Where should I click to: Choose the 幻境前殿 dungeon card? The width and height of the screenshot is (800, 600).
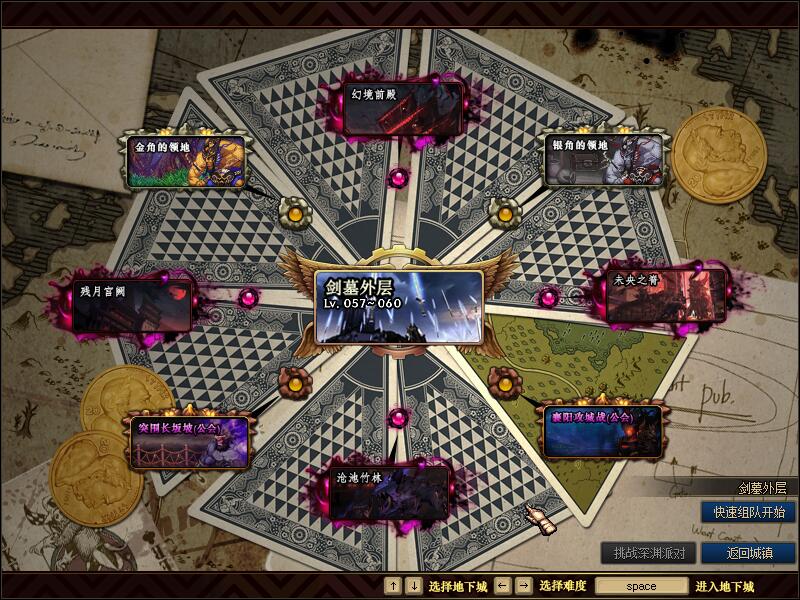[x=404, y=108]
